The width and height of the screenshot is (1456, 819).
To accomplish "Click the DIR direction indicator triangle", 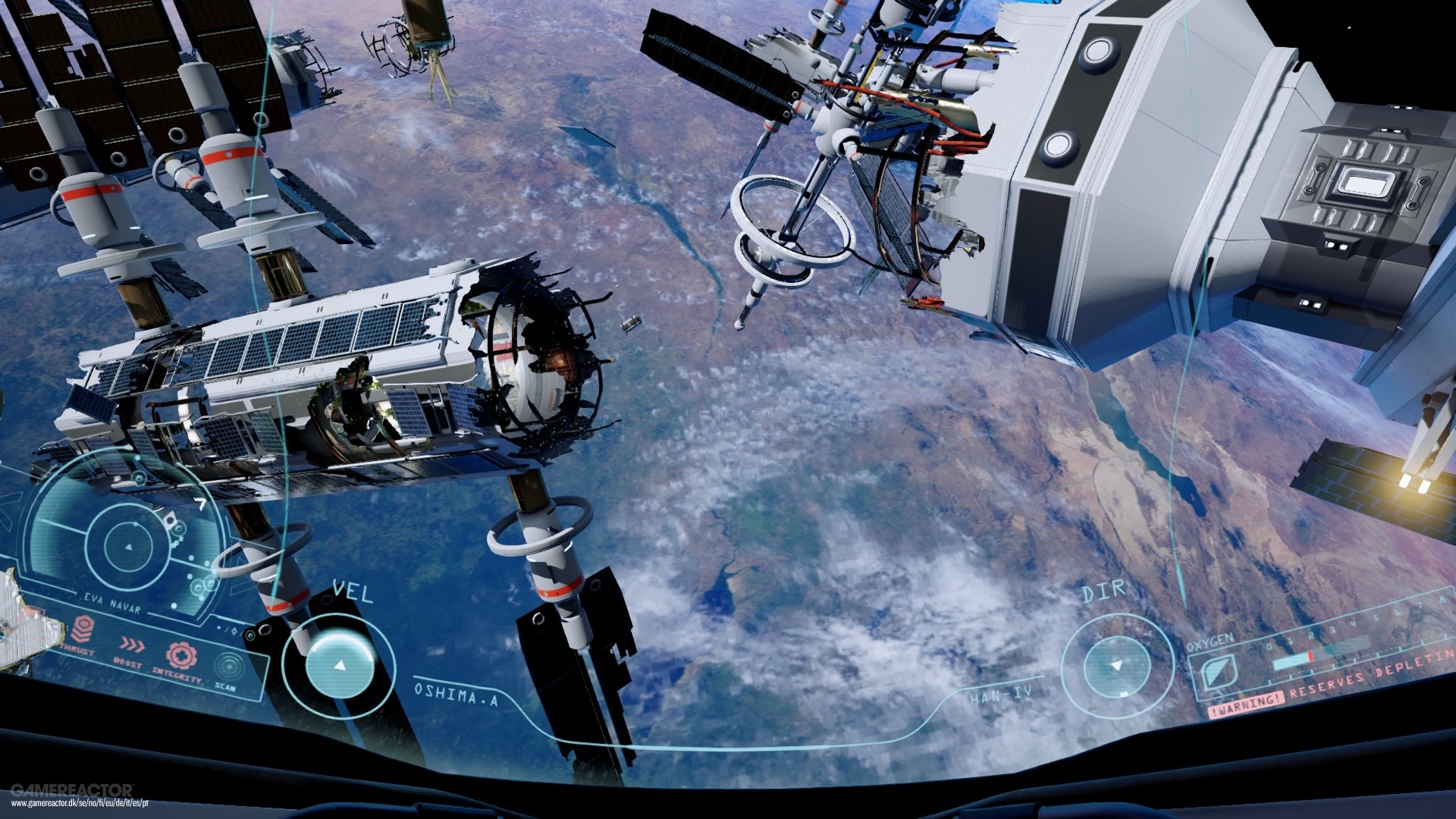I will [1117, 666].
